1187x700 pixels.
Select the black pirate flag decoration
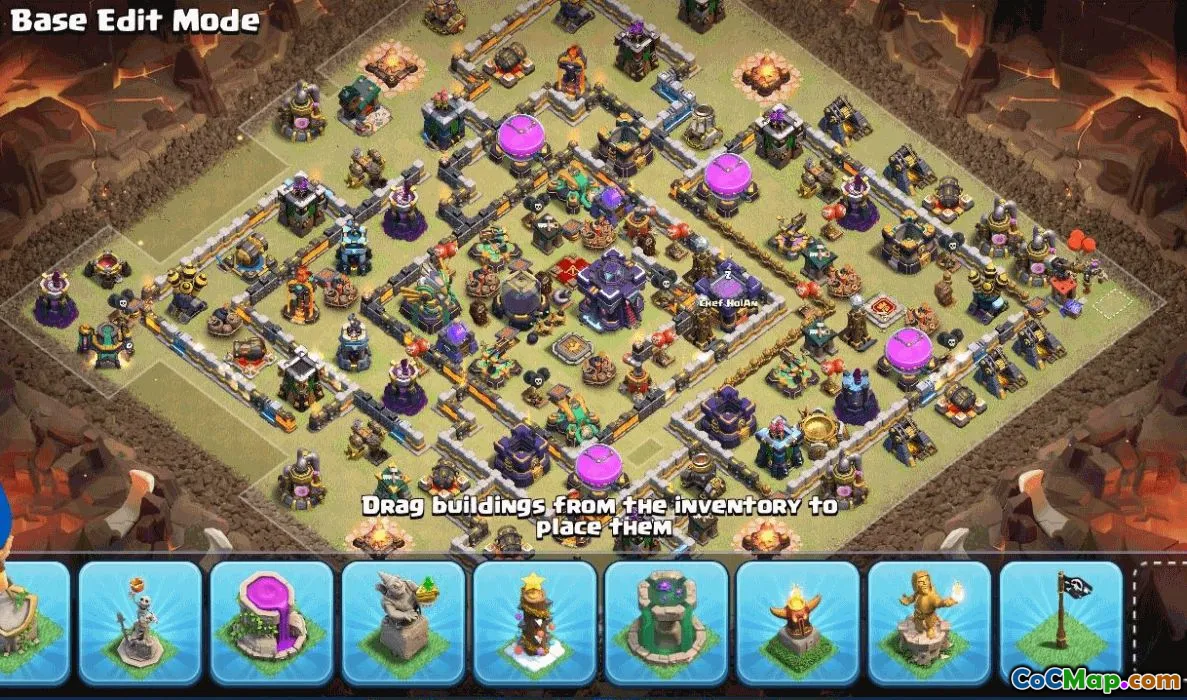coord(1060,618)
